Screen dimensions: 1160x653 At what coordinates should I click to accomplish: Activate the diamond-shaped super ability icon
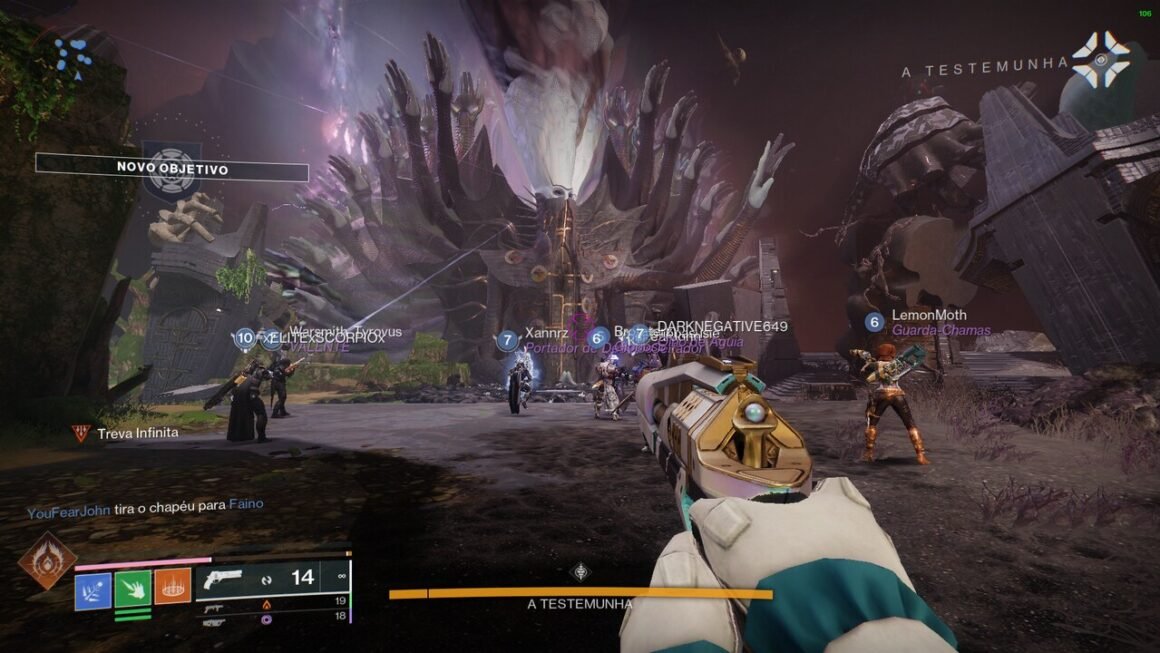pos(46,561)
